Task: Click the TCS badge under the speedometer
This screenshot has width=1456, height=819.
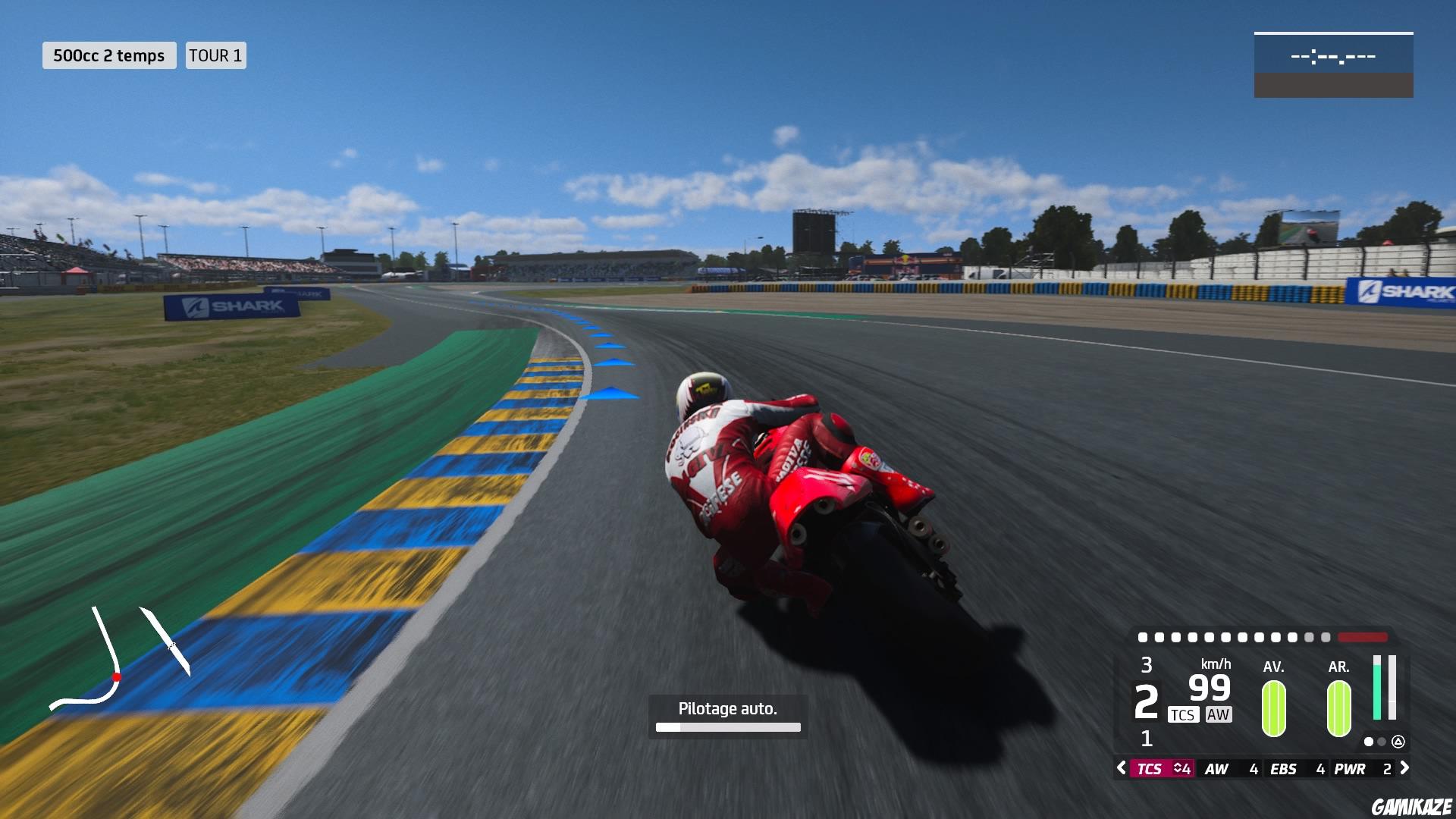Action: click(1183, 714)
